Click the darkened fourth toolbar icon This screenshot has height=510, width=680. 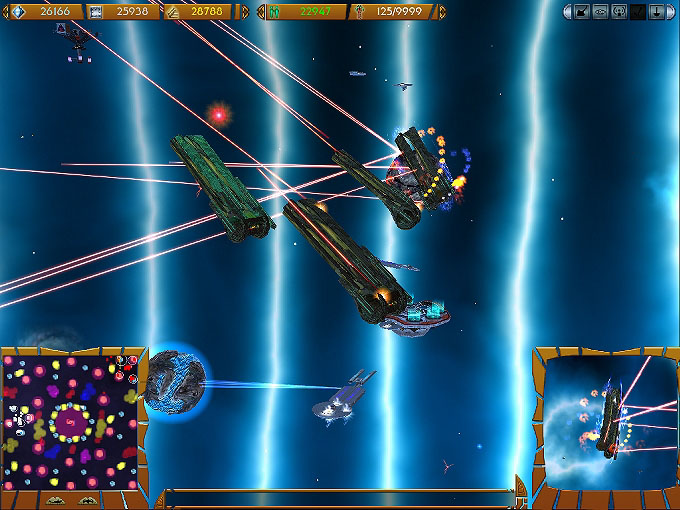point(637,12)
